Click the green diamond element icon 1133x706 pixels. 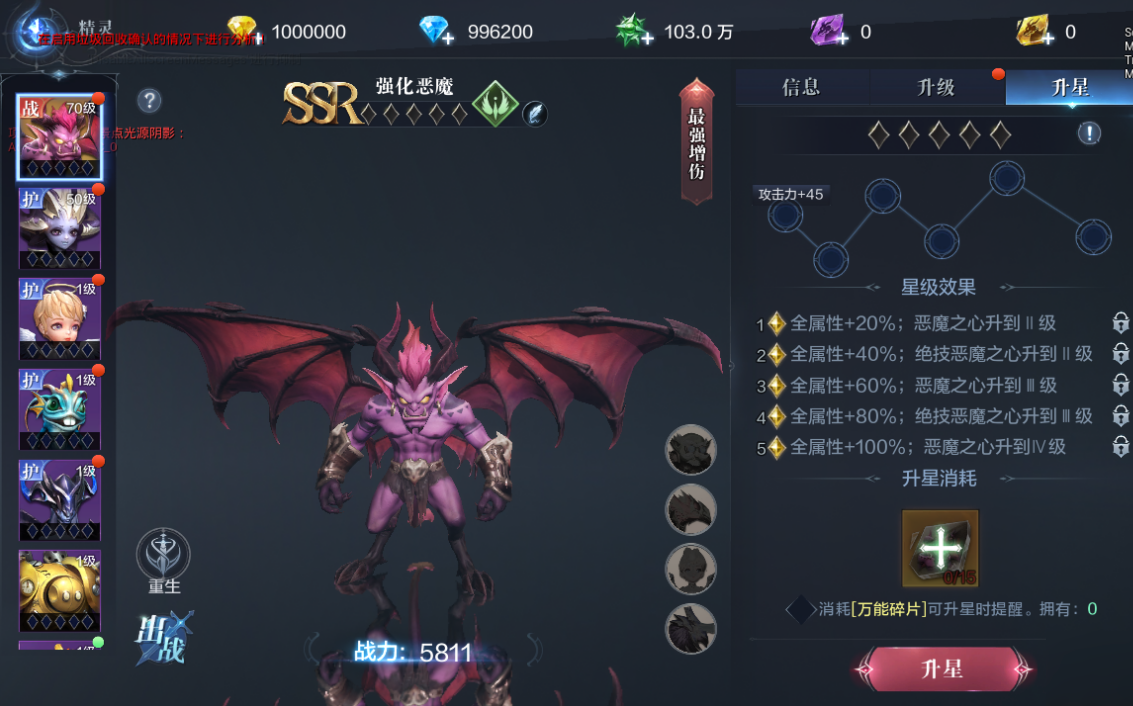click(x=495, y=104)
